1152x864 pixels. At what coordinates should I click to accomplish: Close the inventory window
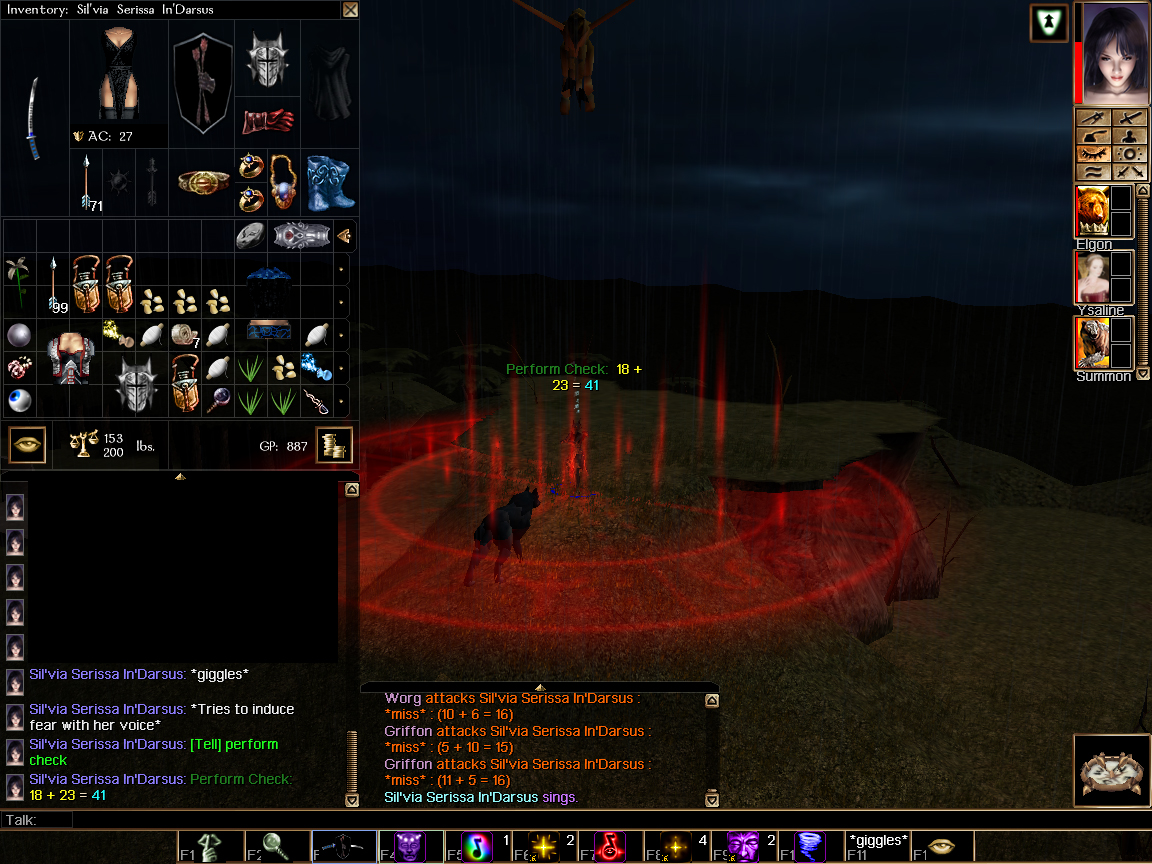[x=350, y=10]
